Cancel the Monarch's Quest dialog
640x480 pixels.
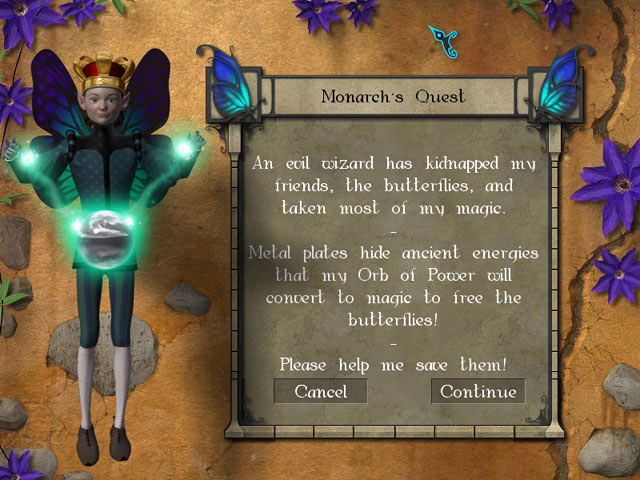tap(320, 391)
